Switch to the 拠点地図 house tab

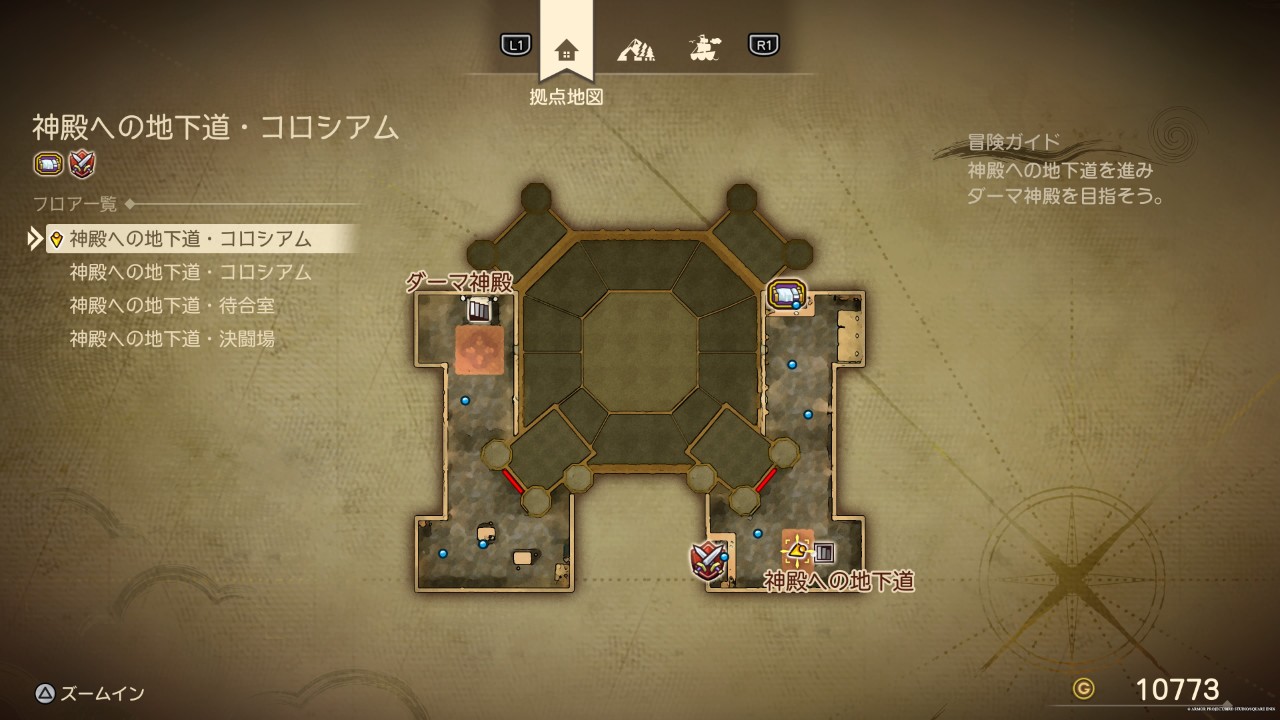[x=566, y=49]
